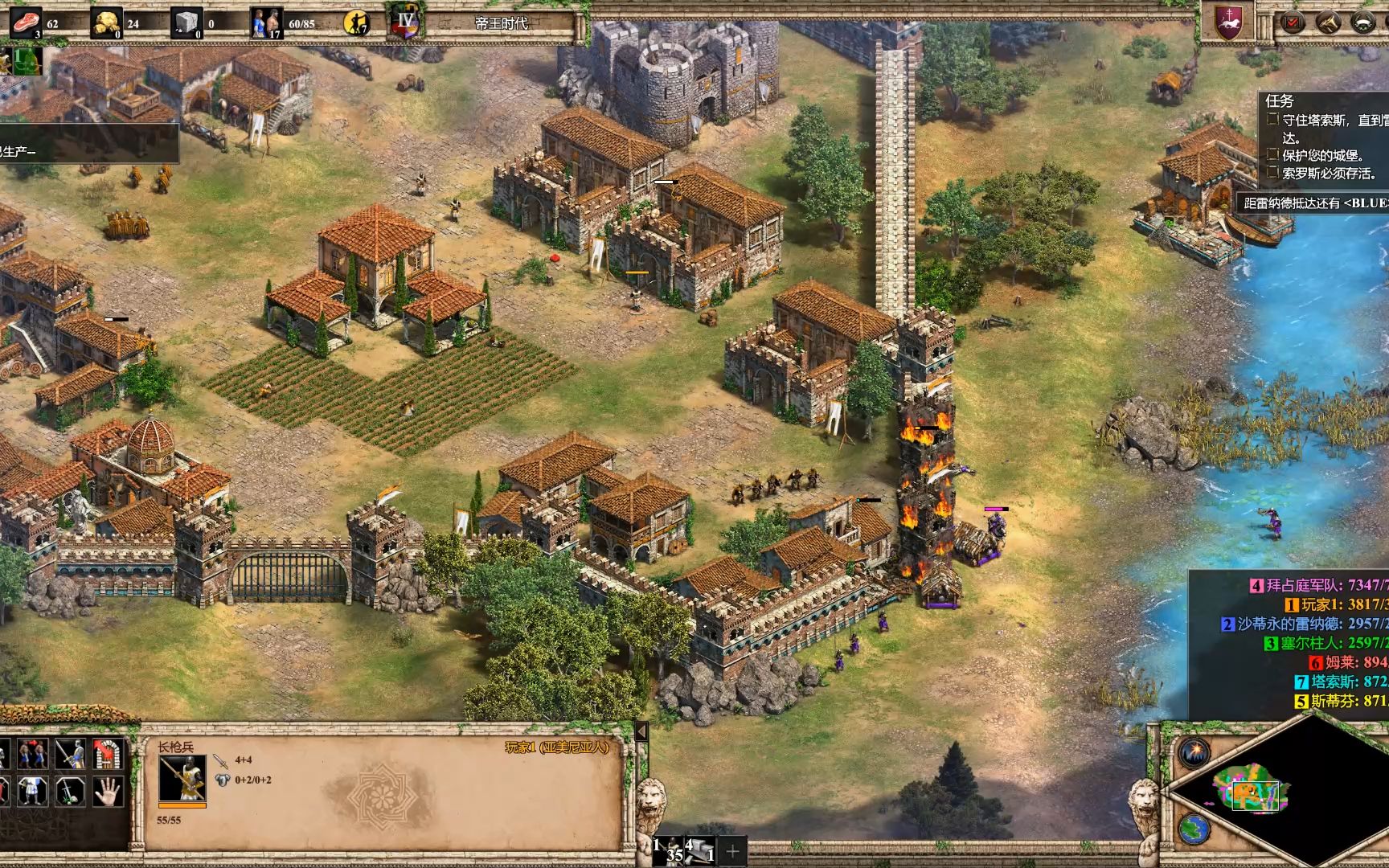This screenshot has height=868, width=1389.
Task: Open the laurel wreath tech tree button
Action: pyautogui.click(x=1363, y=22)
